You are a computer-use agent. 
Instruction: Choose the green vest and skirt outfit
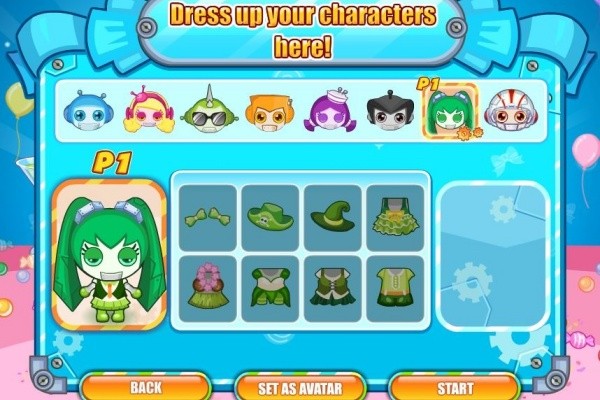333,287
